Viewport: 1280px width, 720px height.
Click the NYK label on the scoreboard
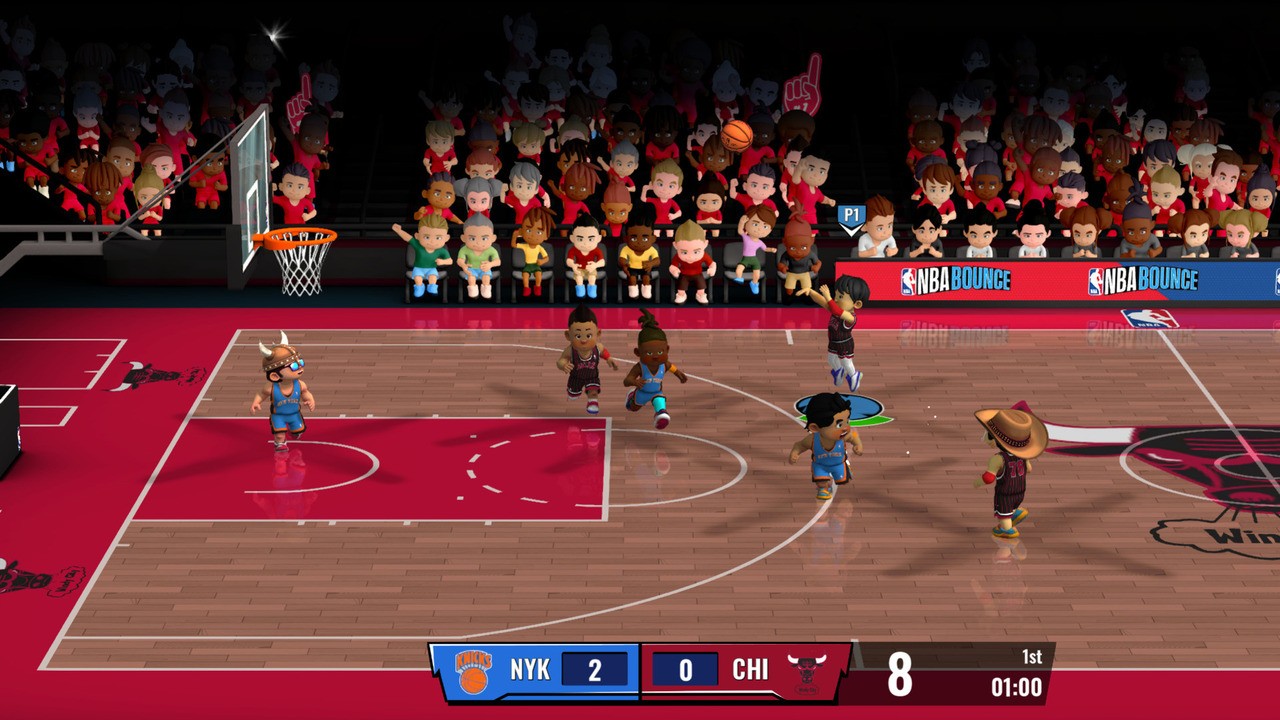point(530,668)
